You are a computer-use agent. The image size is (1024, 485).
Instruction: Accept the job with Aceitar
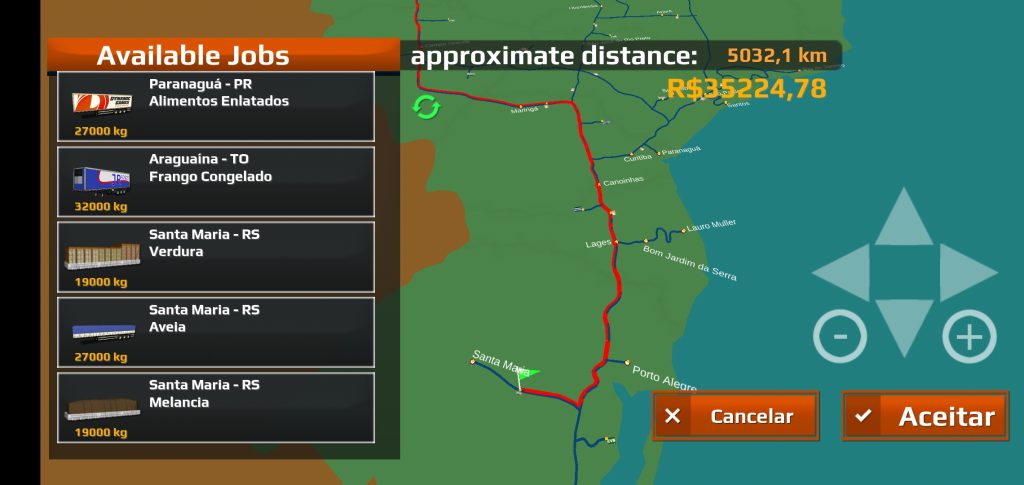925,416
